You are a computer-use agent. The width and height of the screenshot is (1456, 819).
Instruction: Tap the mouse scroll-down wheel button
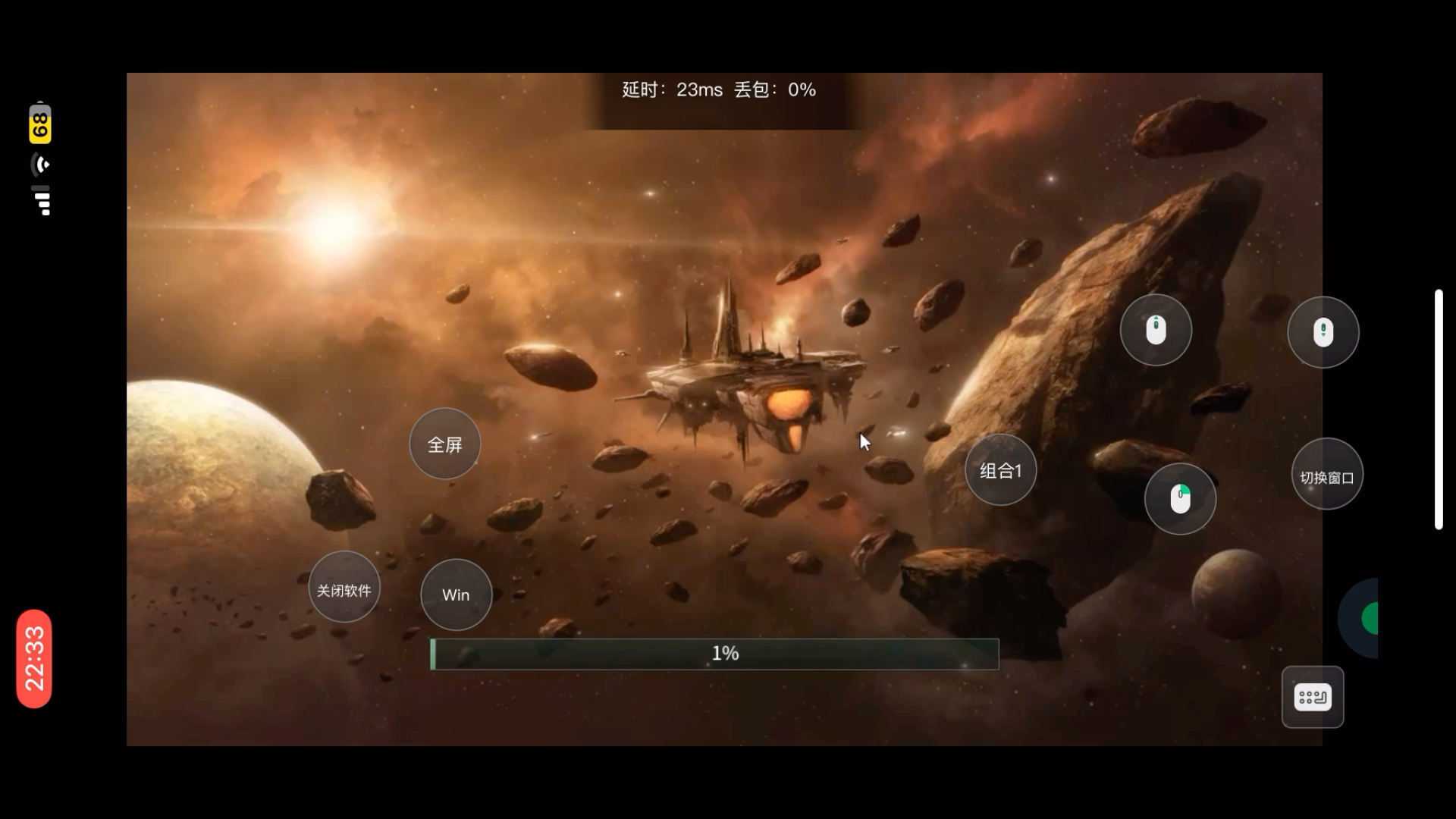point(1323,332)
